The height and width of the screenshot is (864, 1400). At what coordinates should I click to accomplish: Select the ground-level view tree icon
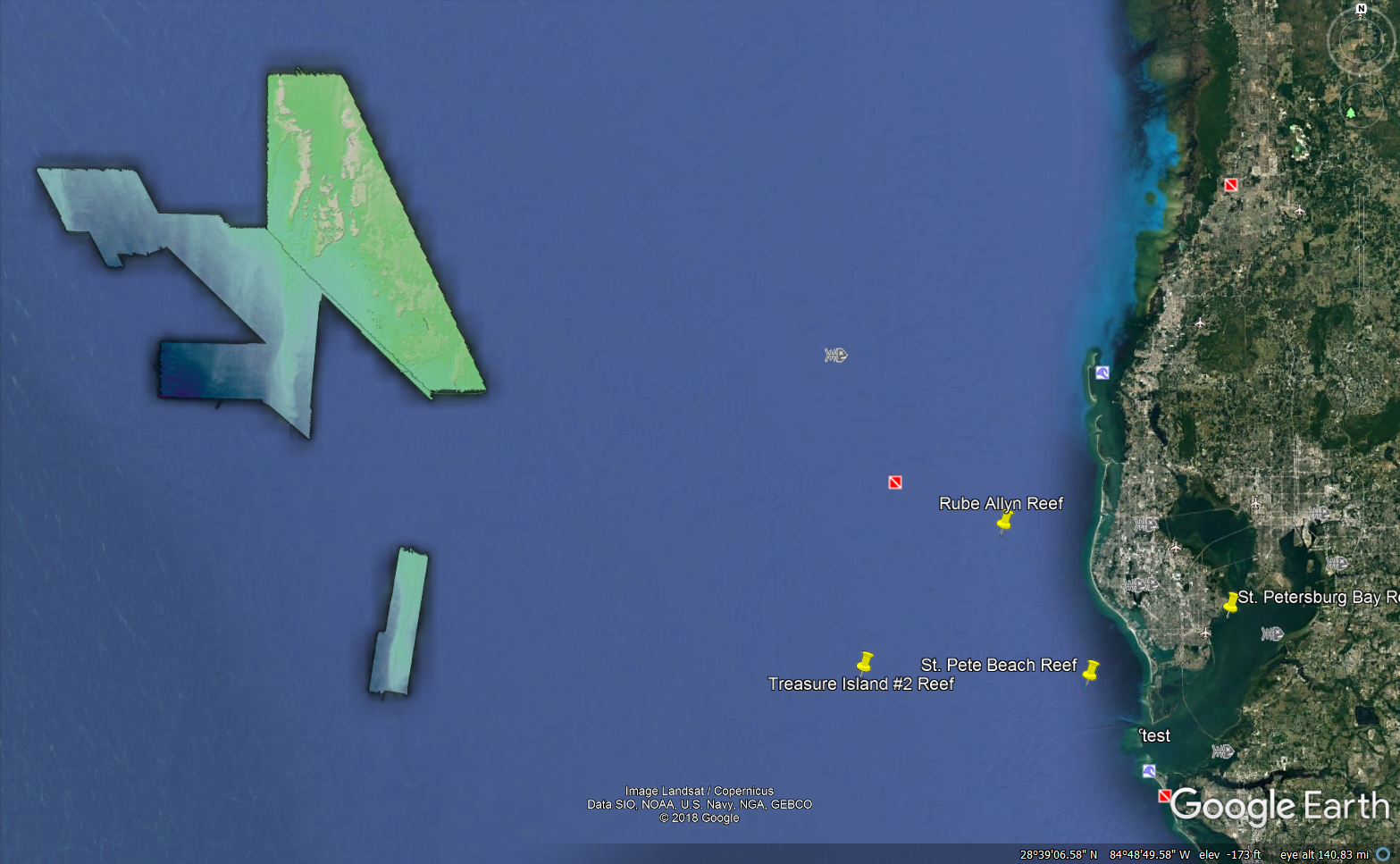point(1351,113)
